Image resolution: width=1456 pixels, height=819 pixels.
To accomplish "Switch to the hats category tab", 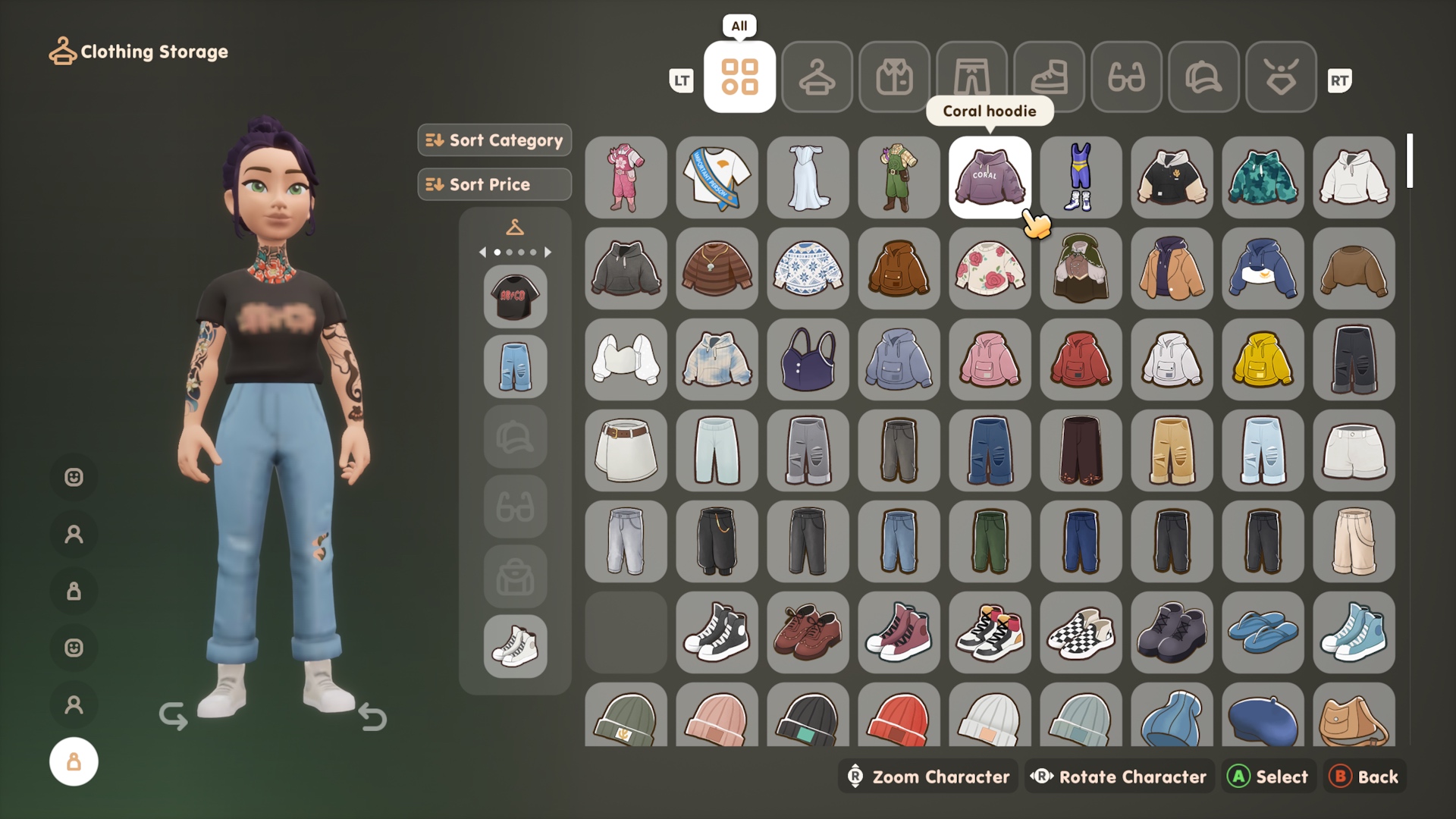I will pos(1203,77).
